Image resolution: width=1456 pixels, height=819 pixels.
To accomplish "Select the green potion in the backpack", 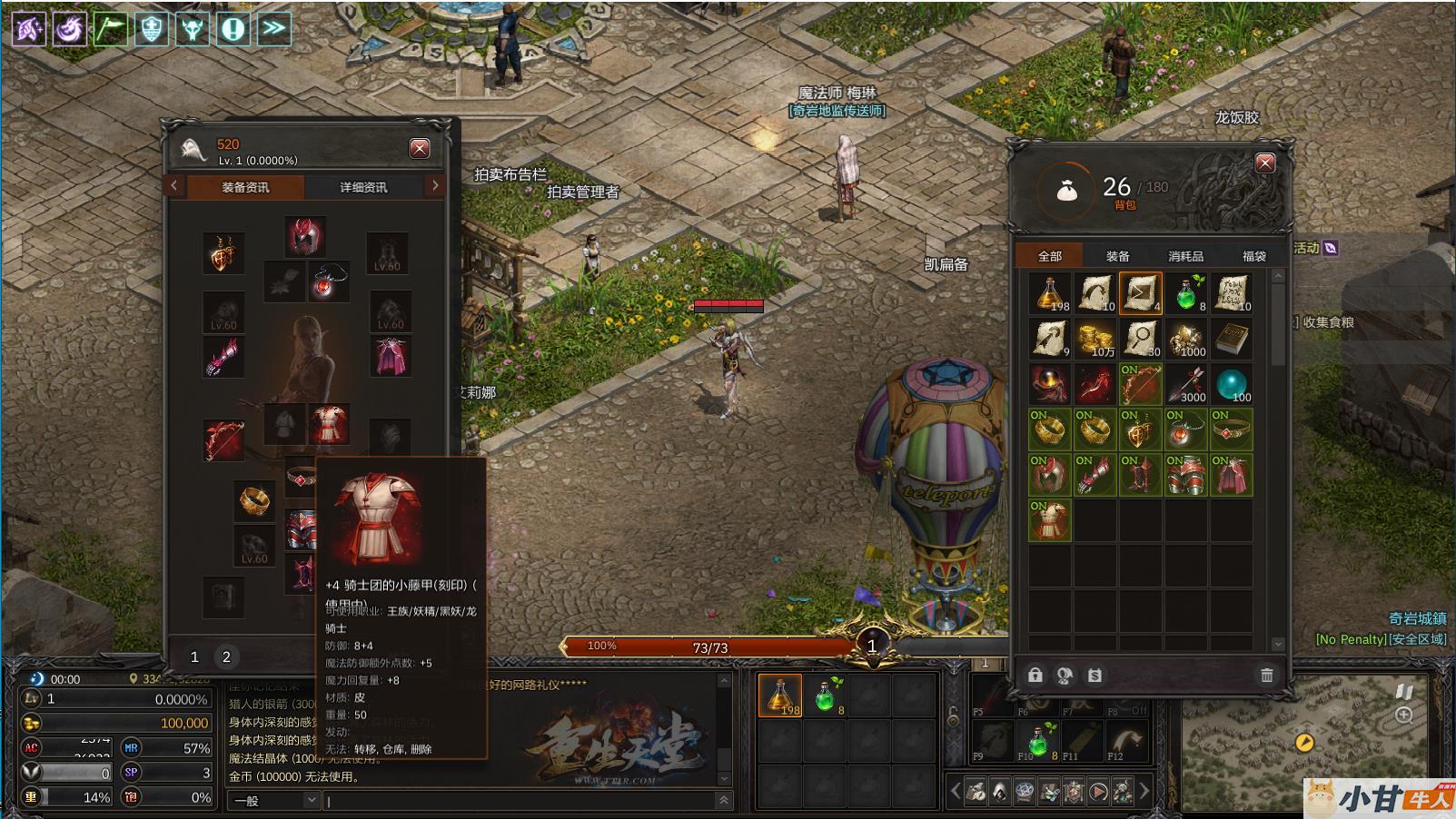I will click(1186, 293).
